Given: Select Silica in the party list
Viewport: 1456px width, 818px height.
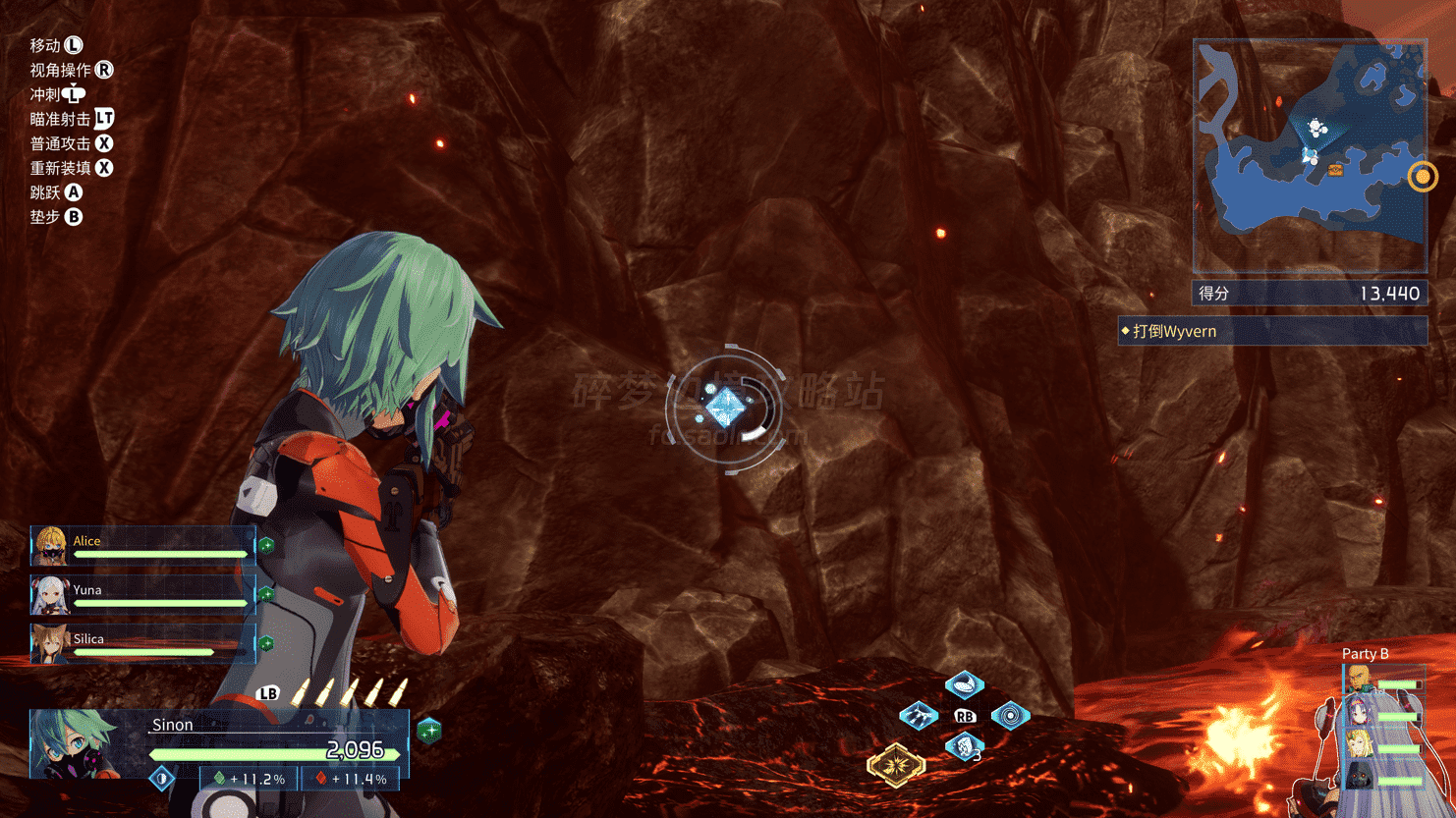Looking at the screenshot, I should coord(143,644).
